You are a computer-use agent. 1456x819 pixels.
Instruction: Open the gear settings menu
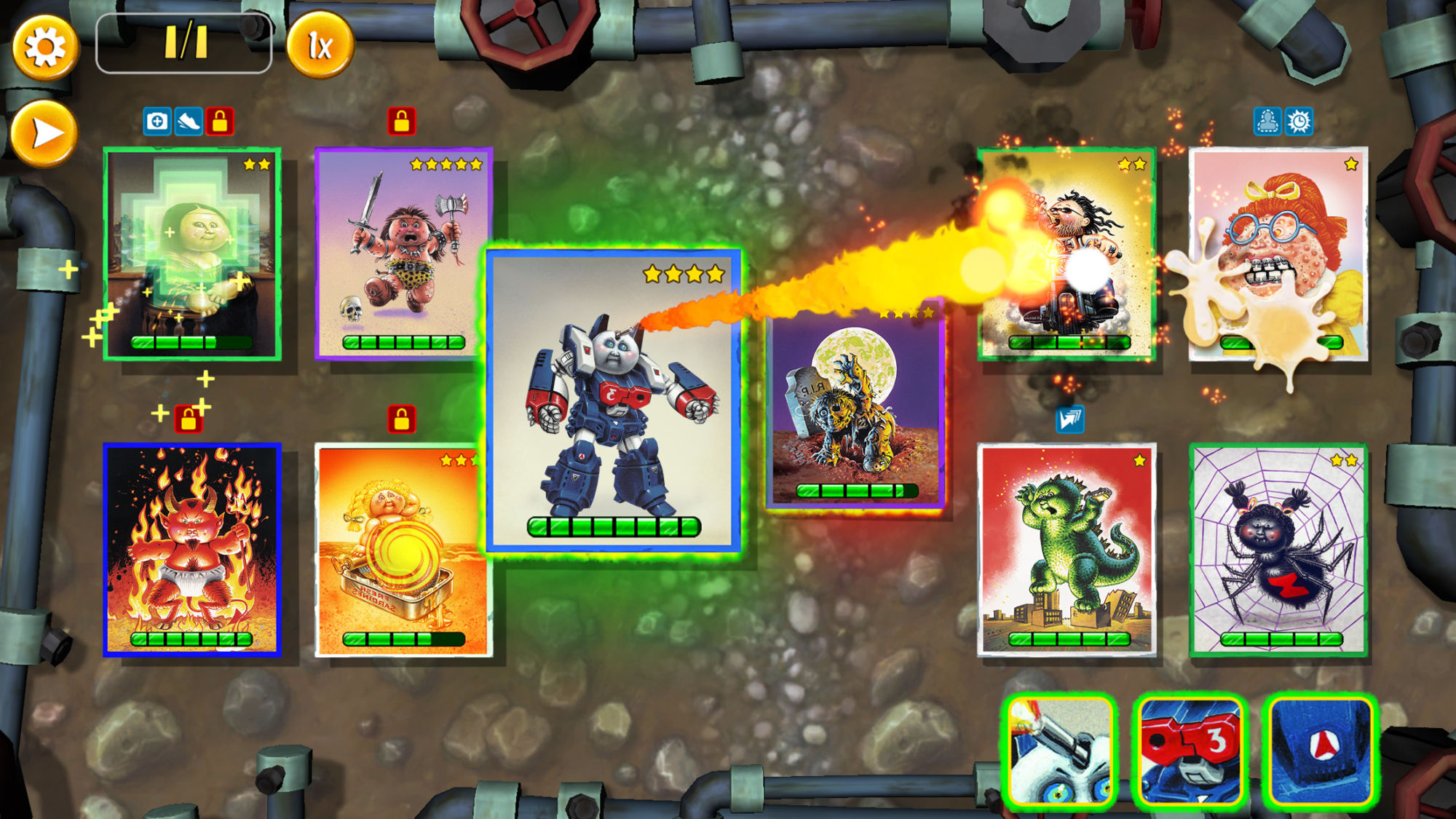tap(45, 47)
